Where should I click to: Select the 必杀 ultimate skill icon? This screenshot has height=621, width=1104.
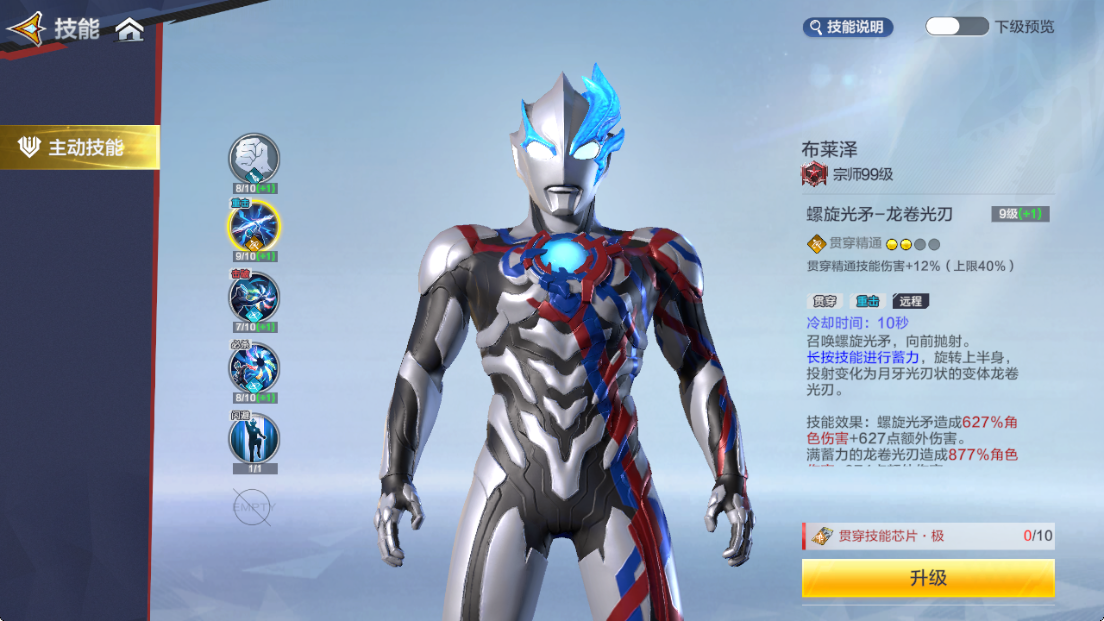pos(254,367)
